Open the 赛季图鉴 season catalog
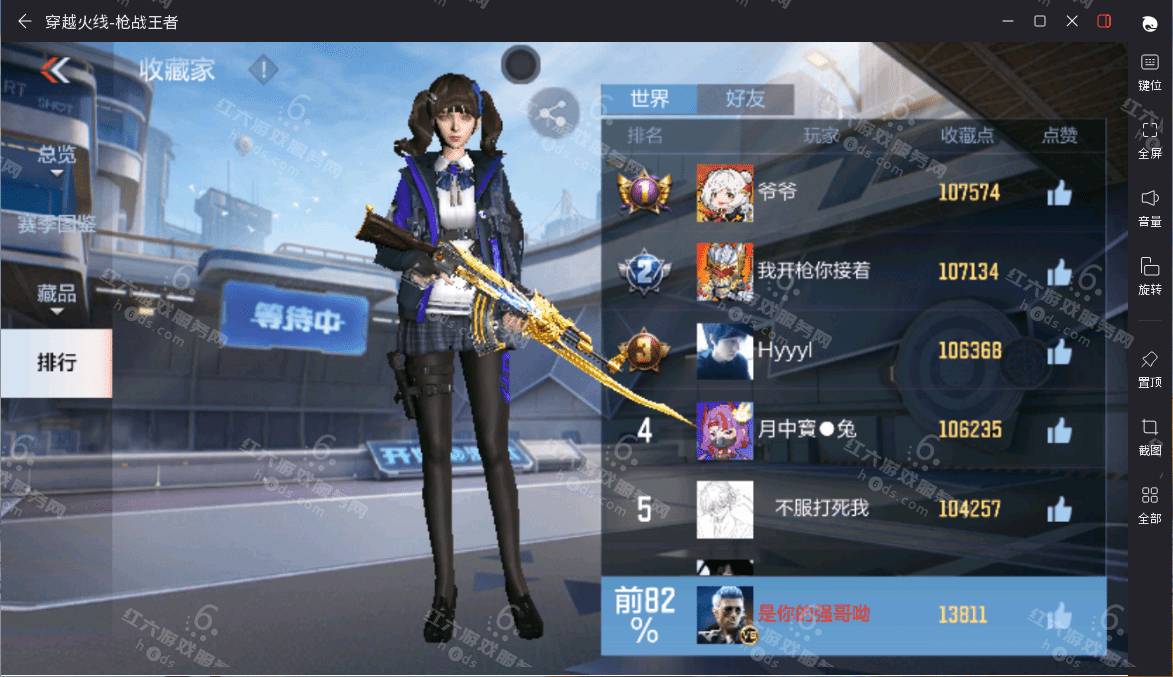 pos(56,225)
